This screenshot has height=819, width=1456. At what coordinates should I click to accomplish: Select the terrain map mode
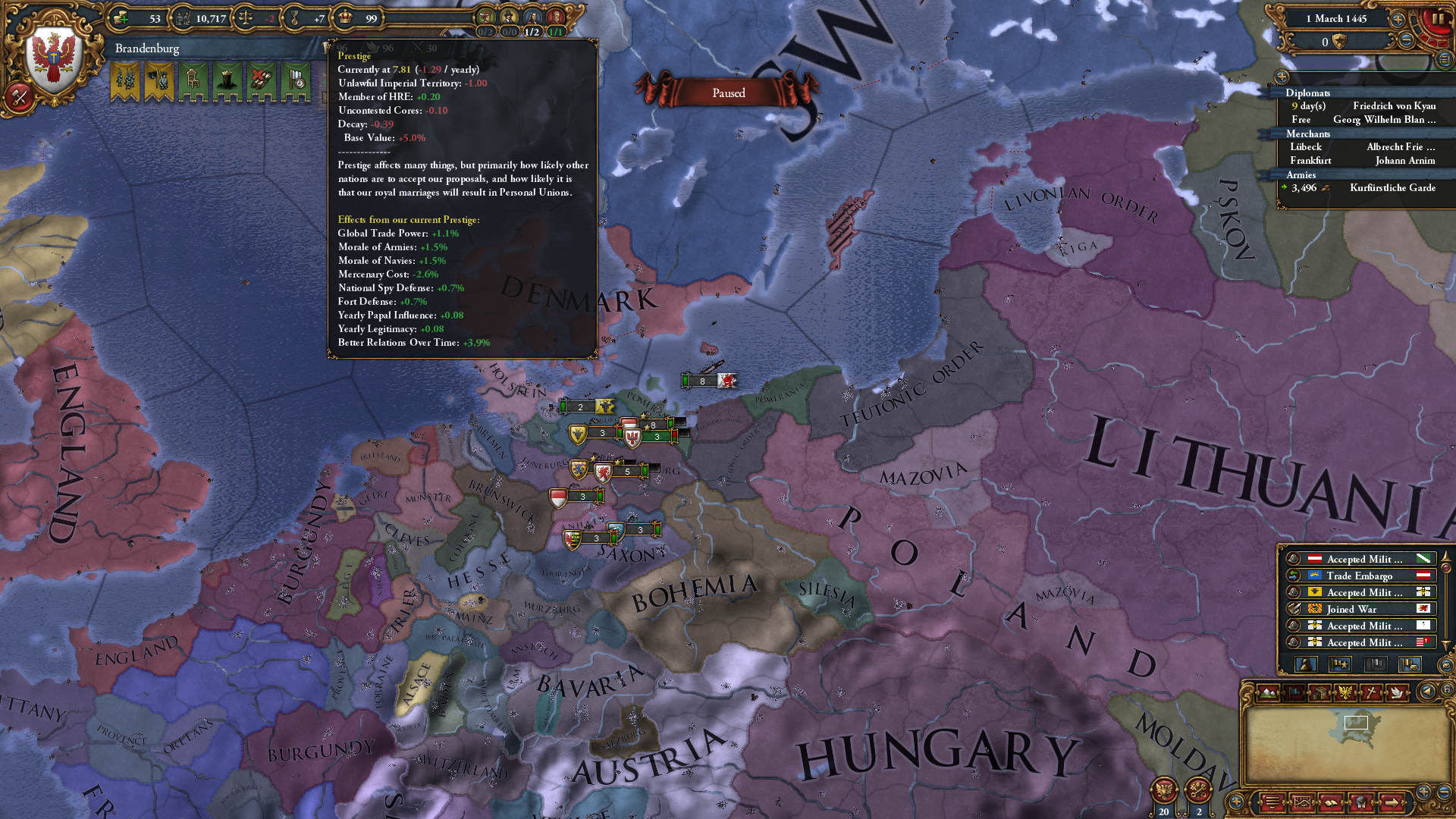pos(1268,692)
